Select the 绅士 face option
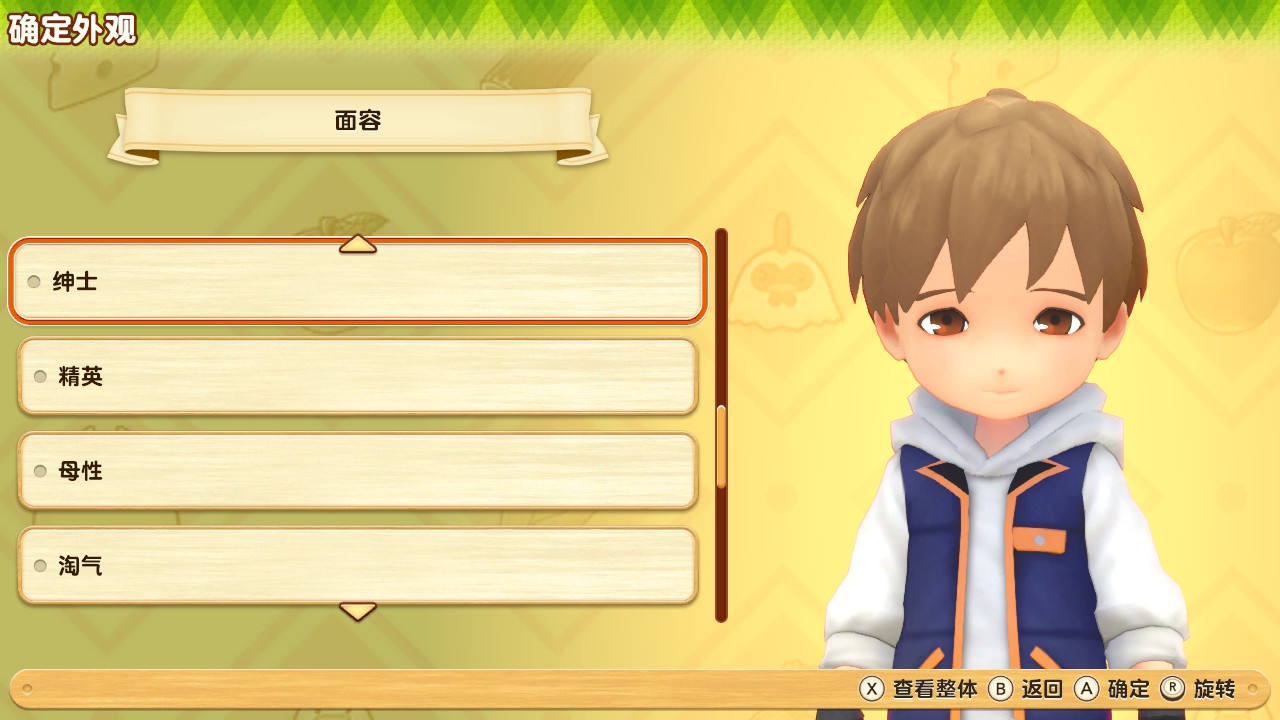 click(x=357, y=281)
